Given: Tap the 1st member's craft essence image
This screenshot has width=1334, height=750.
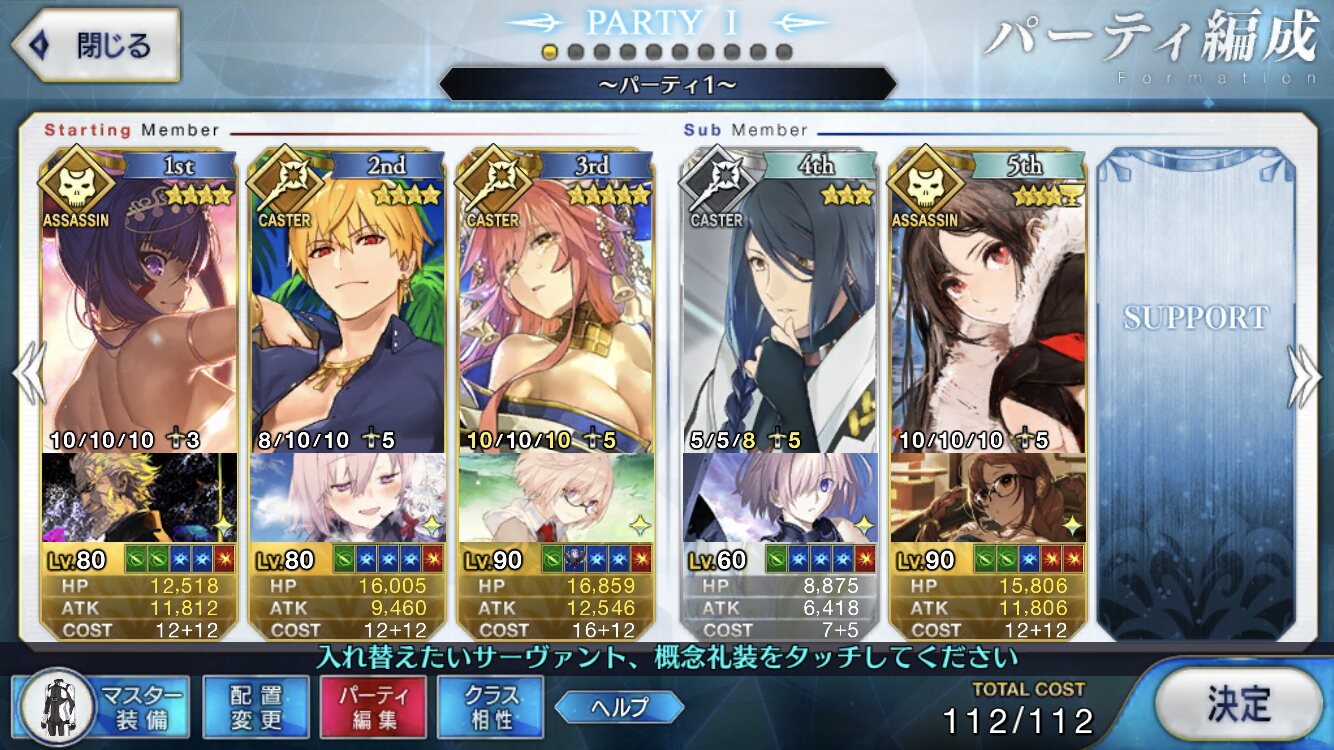Looking at the screenshot, I should [140, 497].
